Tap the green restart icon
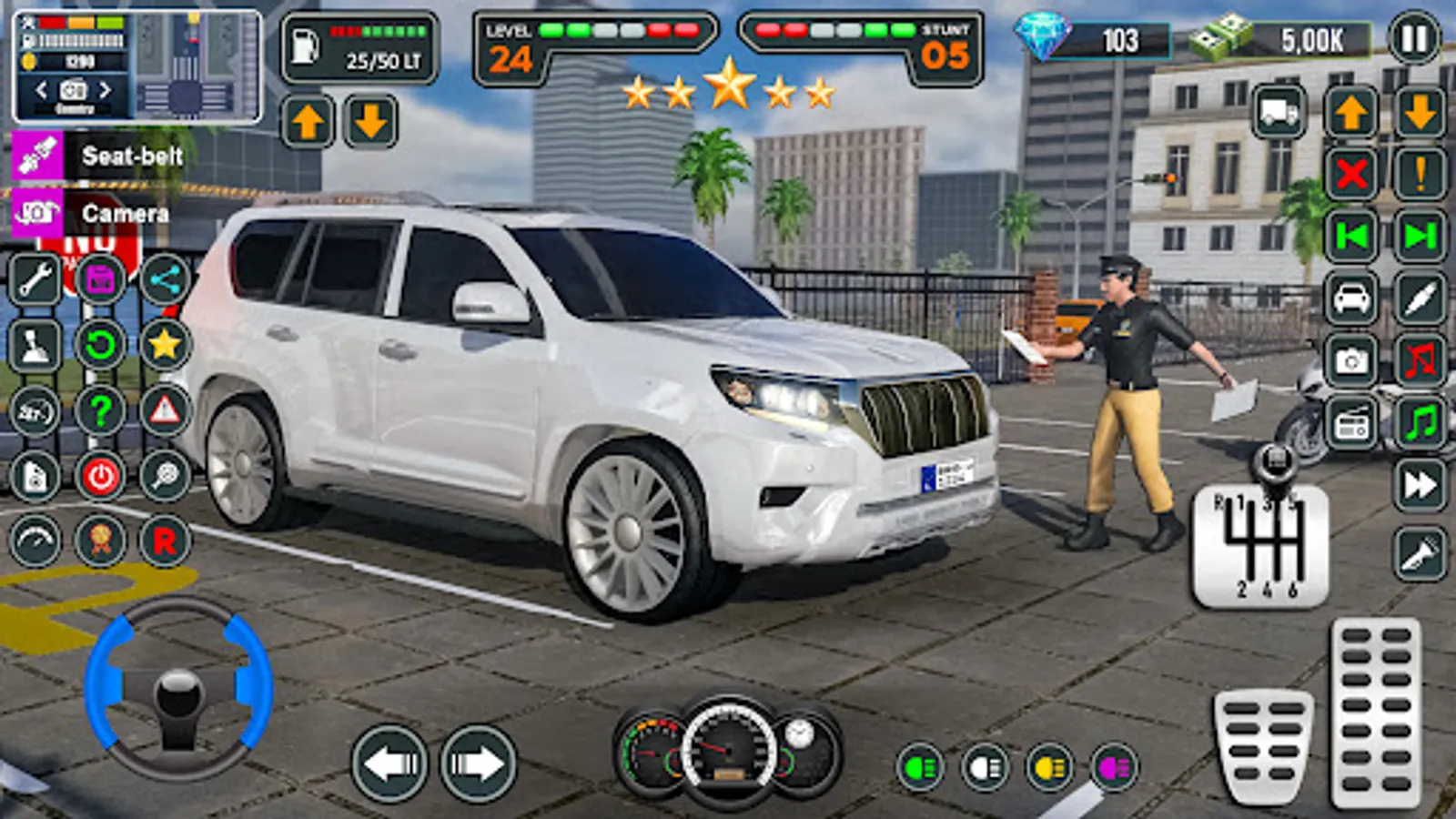 (x=100, y=346)
